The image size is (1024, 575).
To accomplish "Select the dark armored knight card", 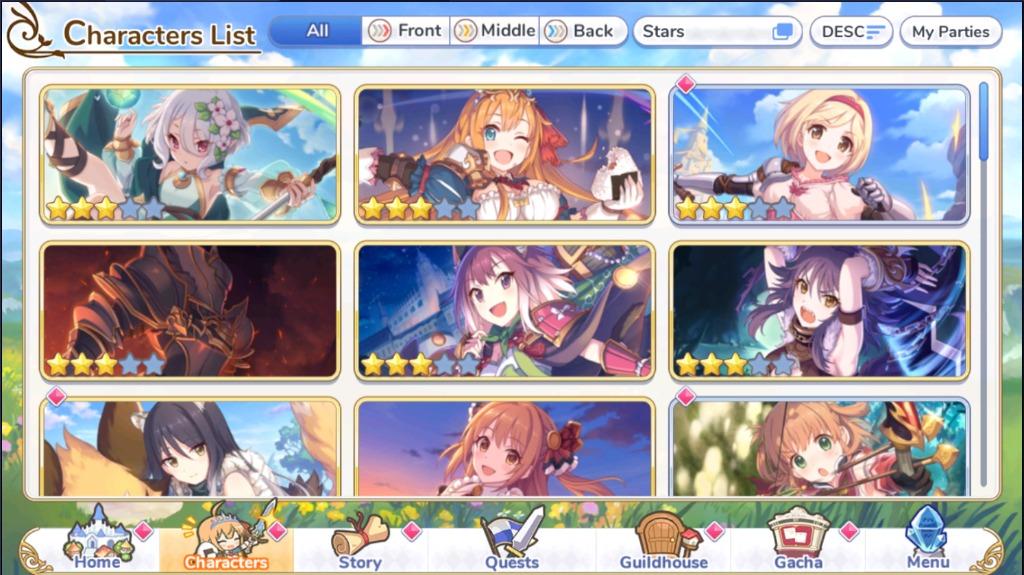I will pos(190,310).
